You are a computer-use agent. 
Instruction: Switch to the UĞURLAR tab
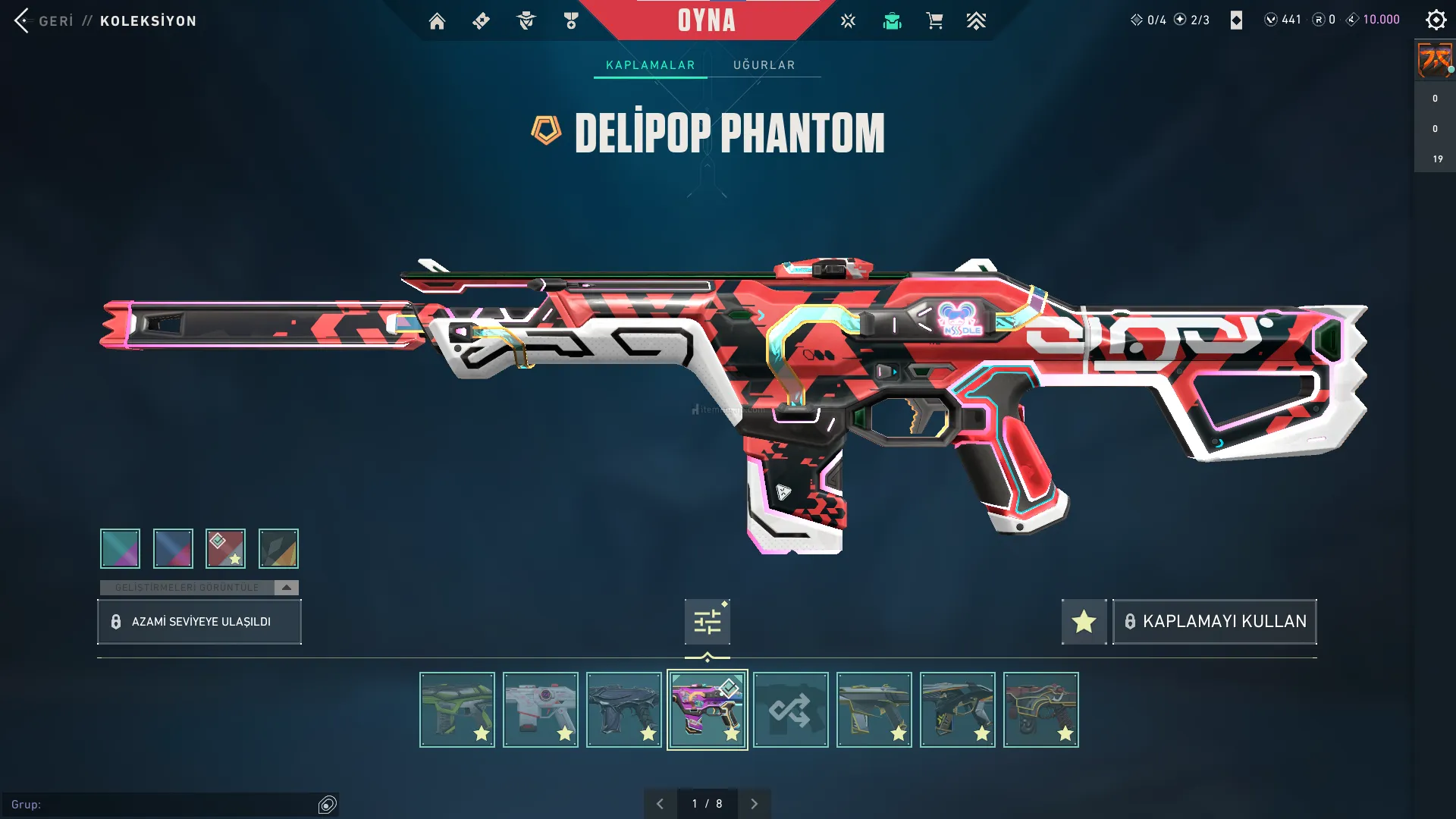[764, 65]
